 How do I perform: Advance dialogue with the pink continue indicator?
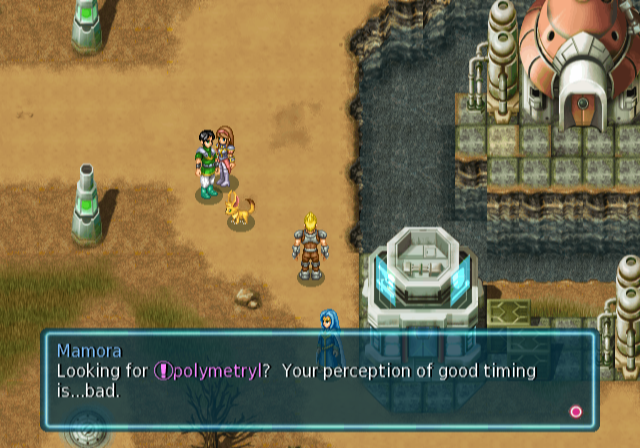tap(575, 411)
